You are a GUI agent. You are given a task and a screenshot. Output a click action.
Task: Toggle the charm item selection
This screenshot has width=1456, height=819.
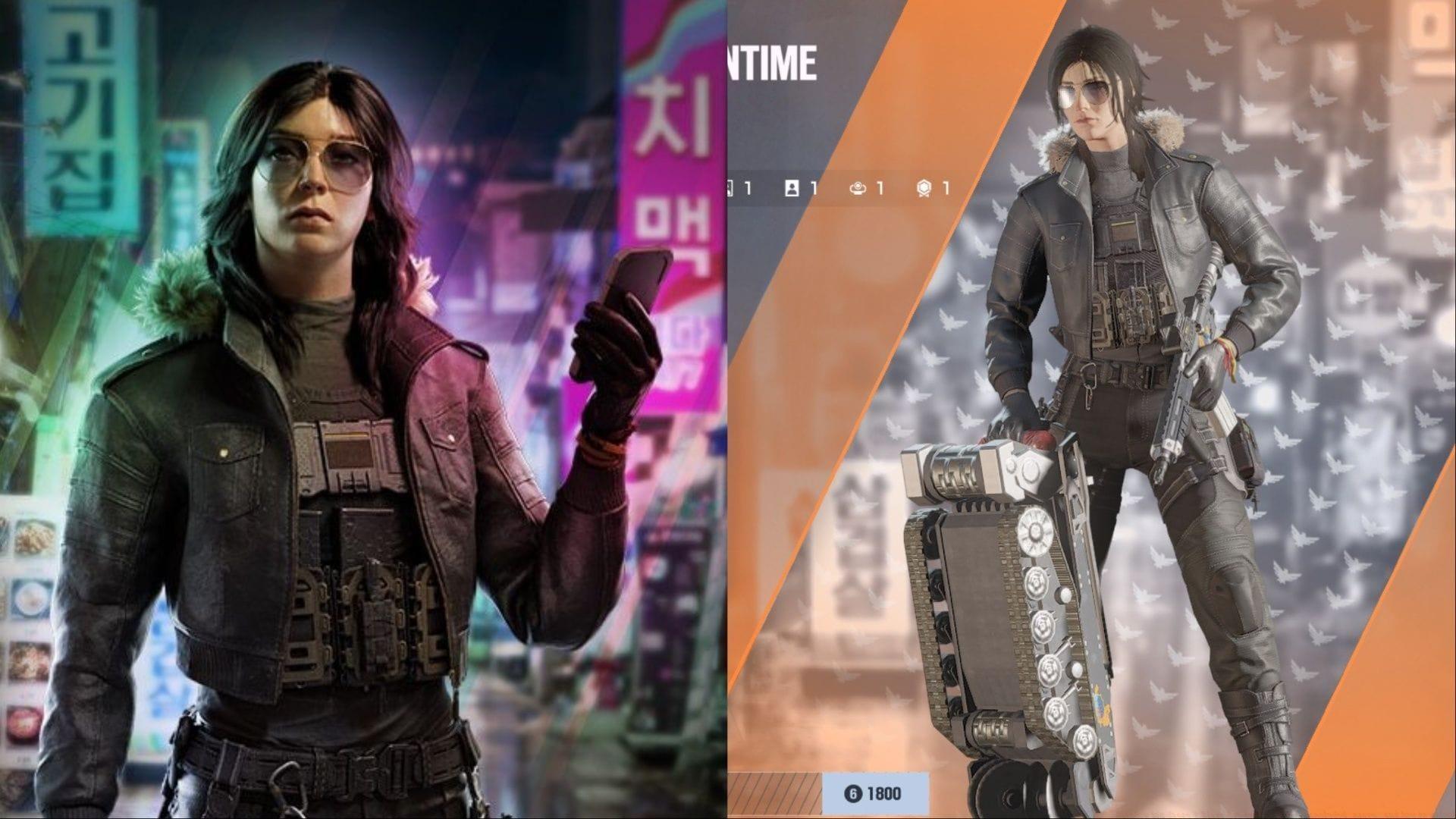click(858, 188)
